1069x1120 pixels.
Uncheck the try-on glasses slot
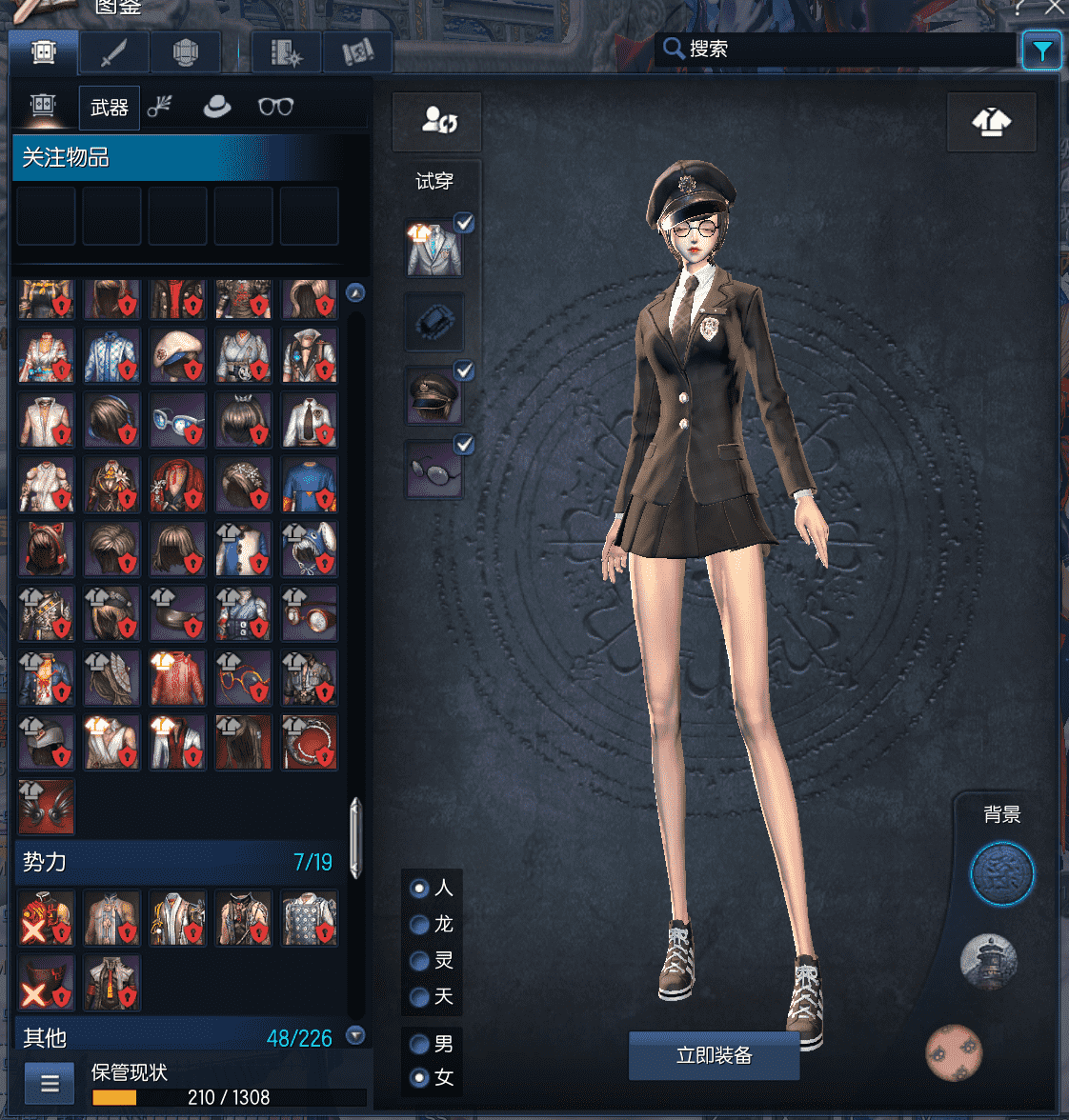tap(464, 444)
